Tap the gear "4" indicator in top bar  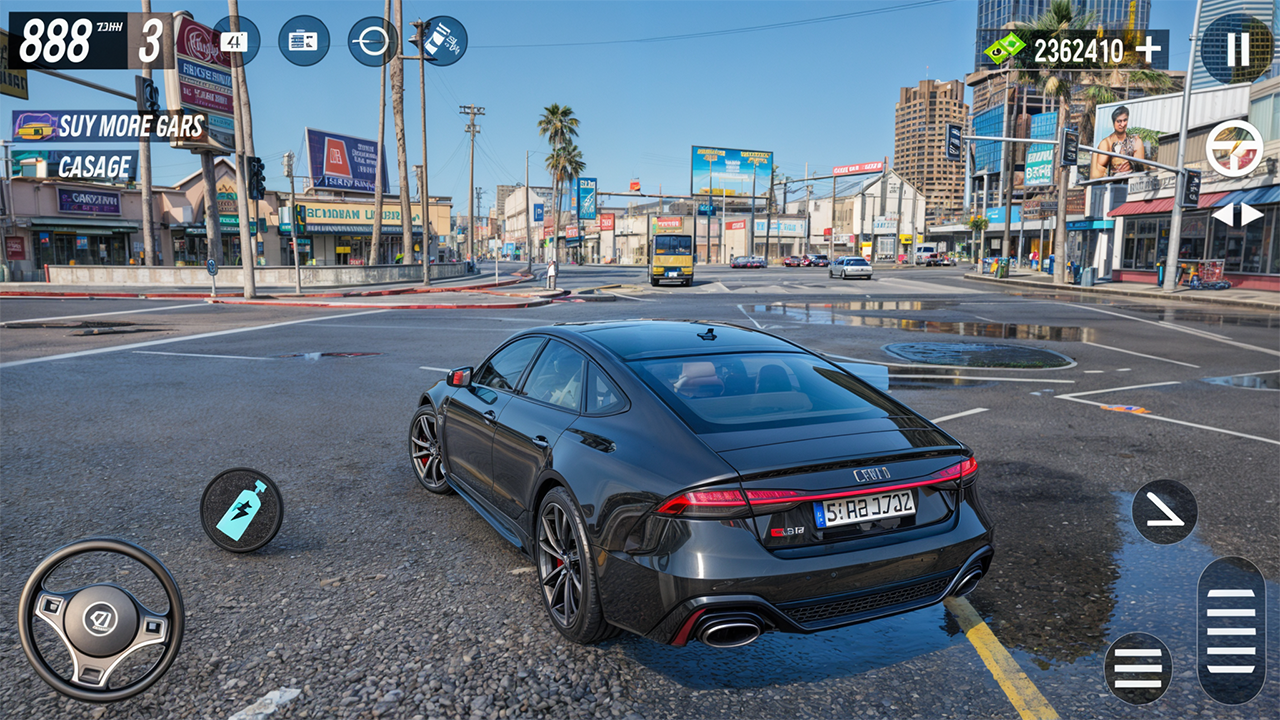236,42
